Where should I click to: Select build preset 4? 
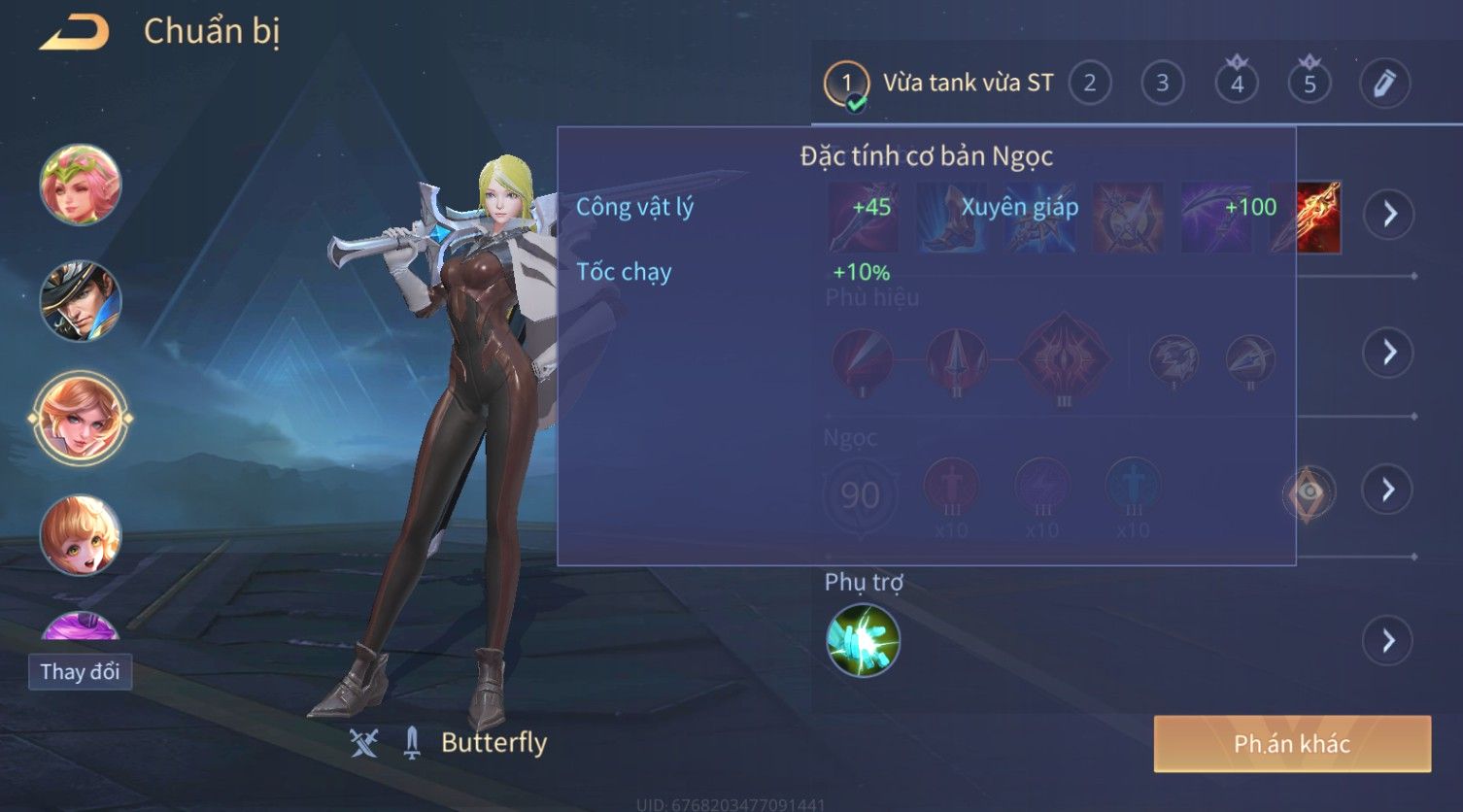tap(1237, 84)
